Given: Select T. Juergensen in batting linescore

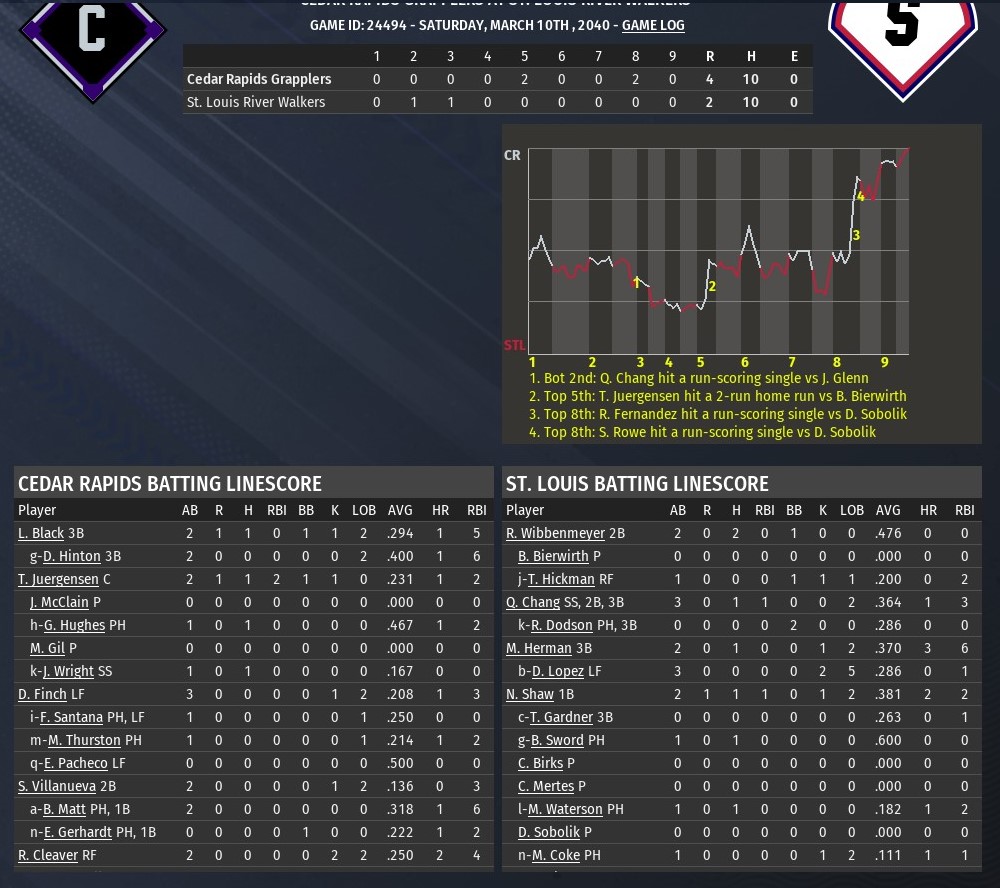Looking at the screenshot, I should (58, 579).
